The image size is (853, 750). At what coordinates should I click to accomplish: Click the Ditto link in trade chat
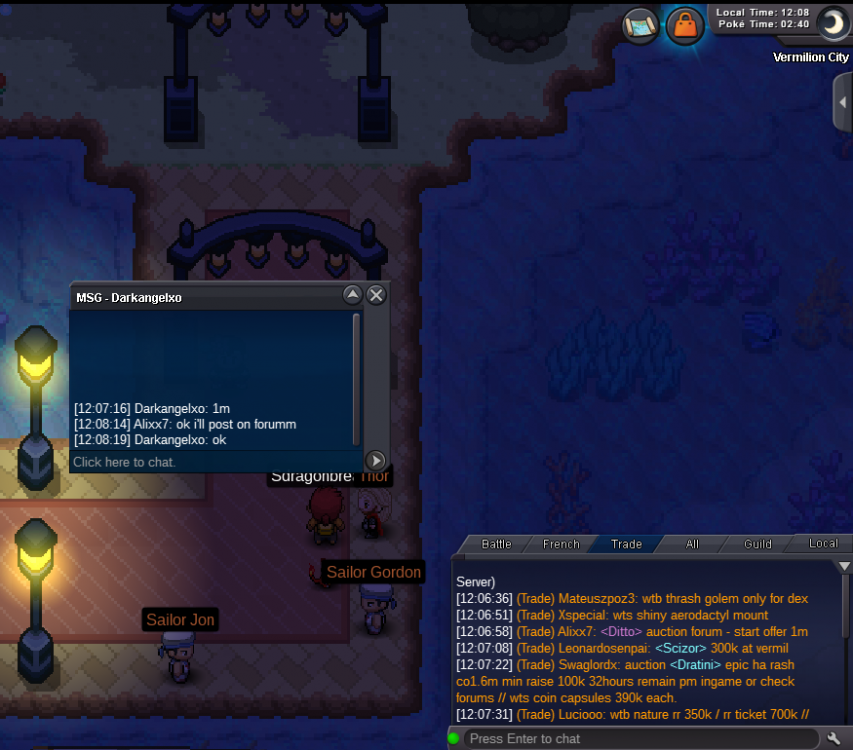point(622,632)
